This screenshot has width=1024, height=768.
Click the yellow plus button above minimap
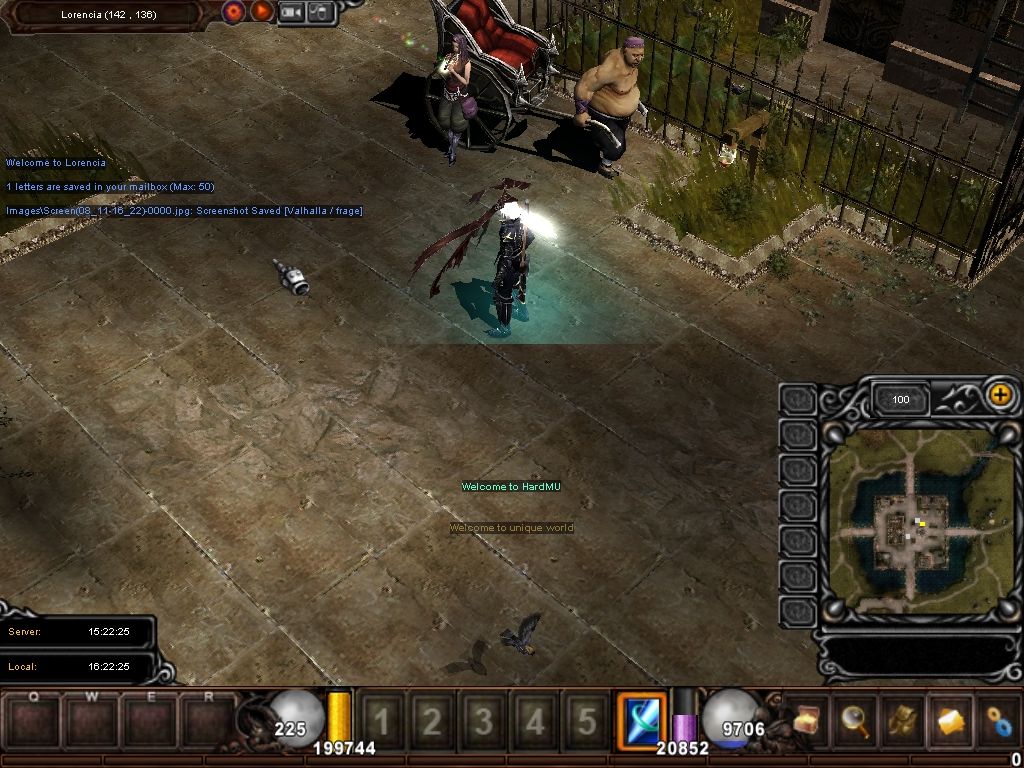(999, 395)
